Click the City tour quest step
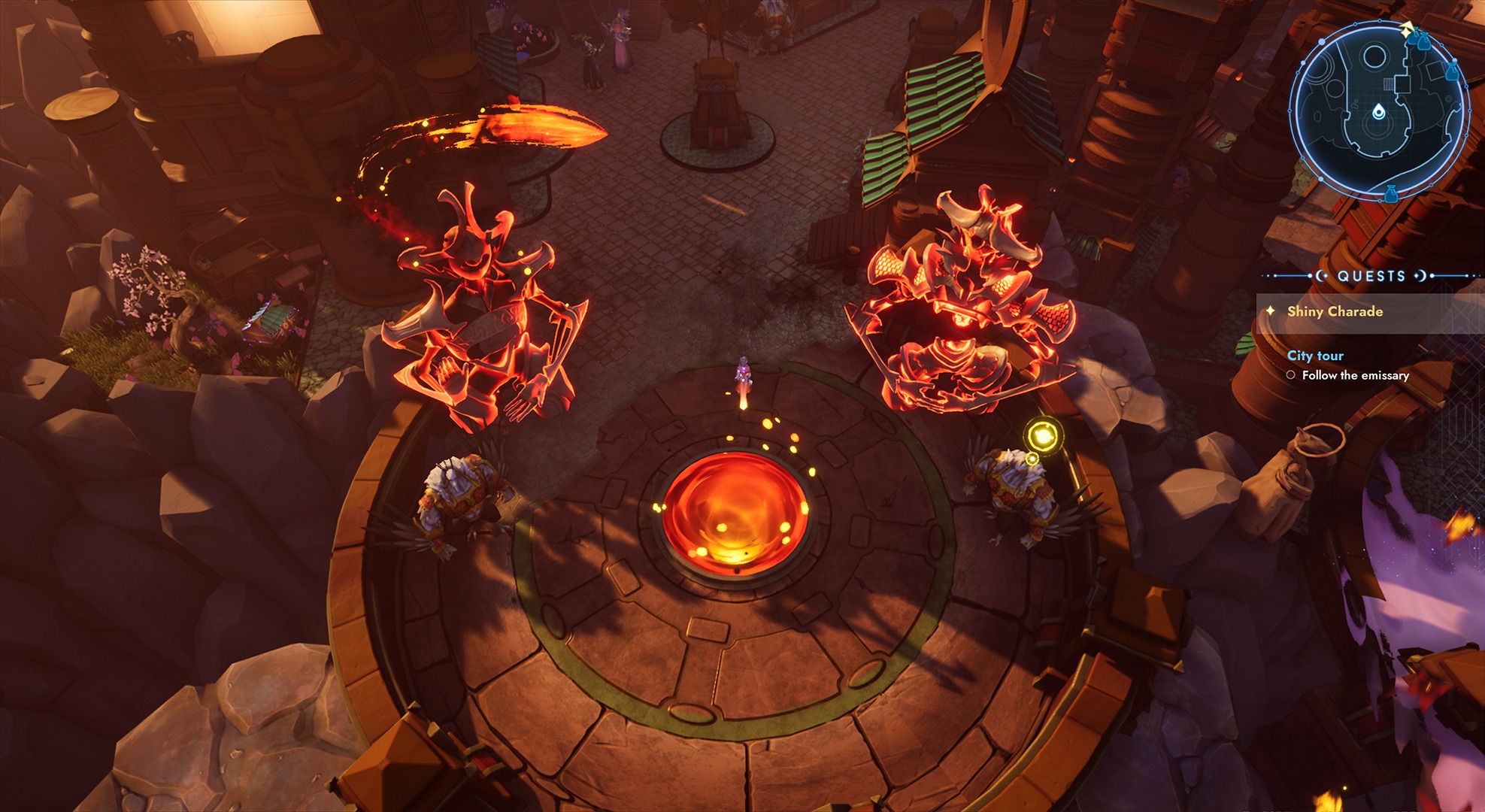Viewport: 1485px width, 812px height. pyautogui.click(x=1315, y=356)
